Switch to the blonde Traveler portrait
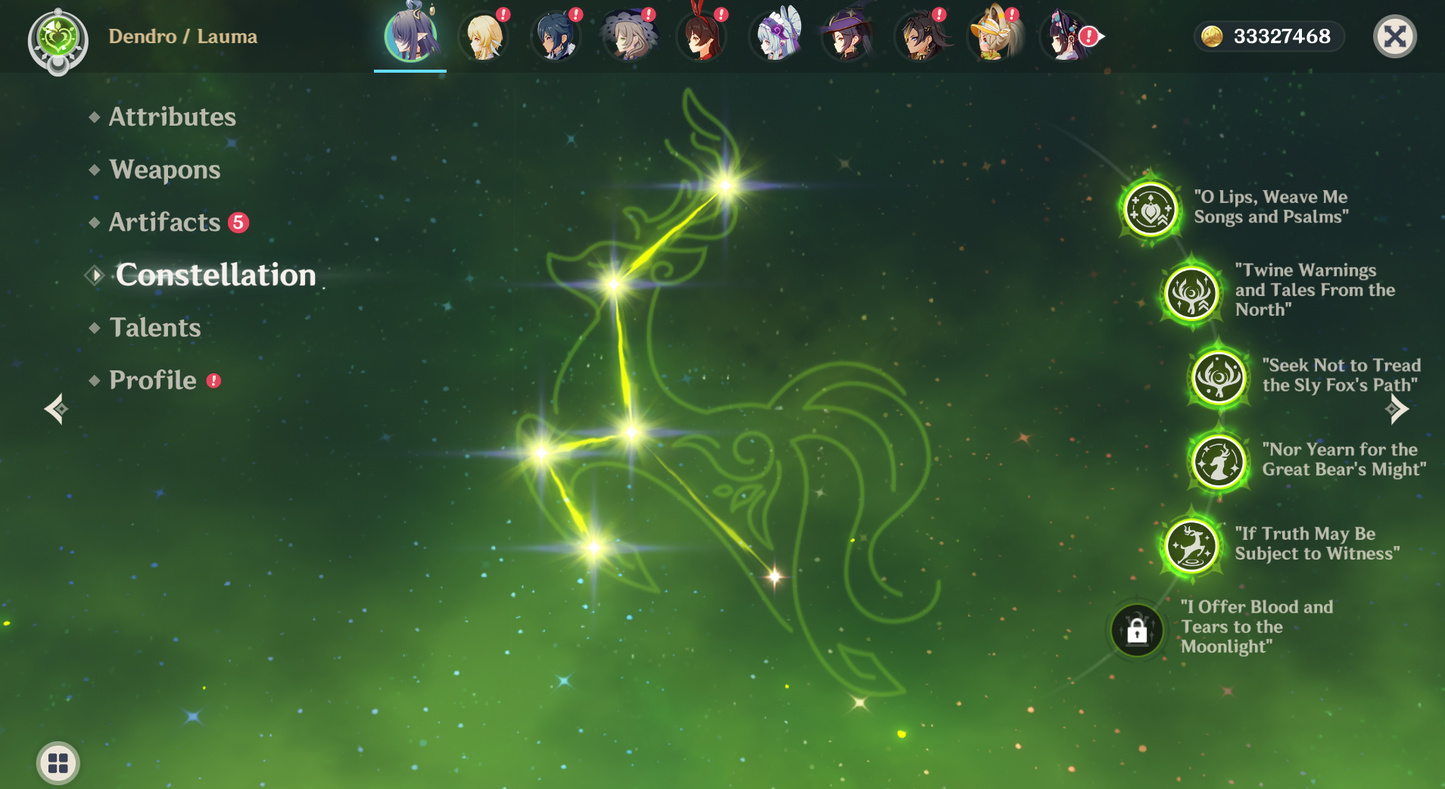The height and width of the screenshot is (789, 1445). point(483,37)
